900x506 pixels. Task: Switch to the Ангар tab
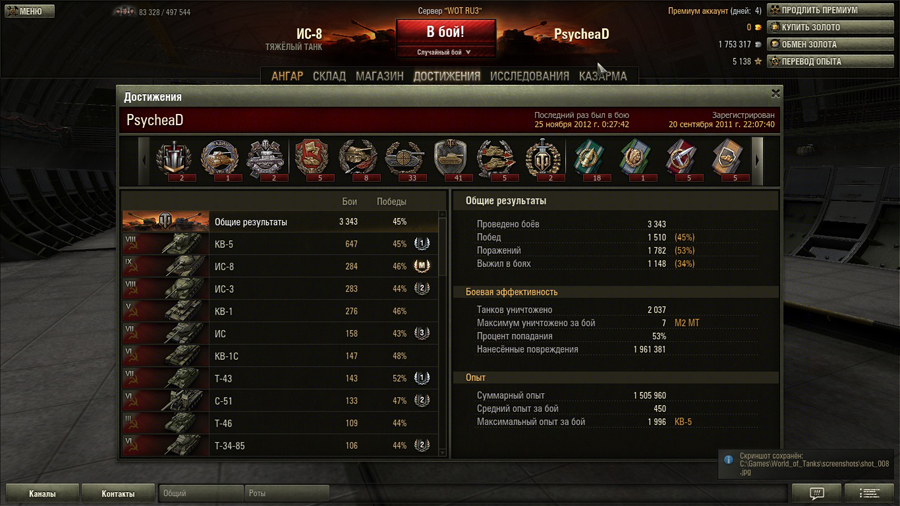pos(287,76)
